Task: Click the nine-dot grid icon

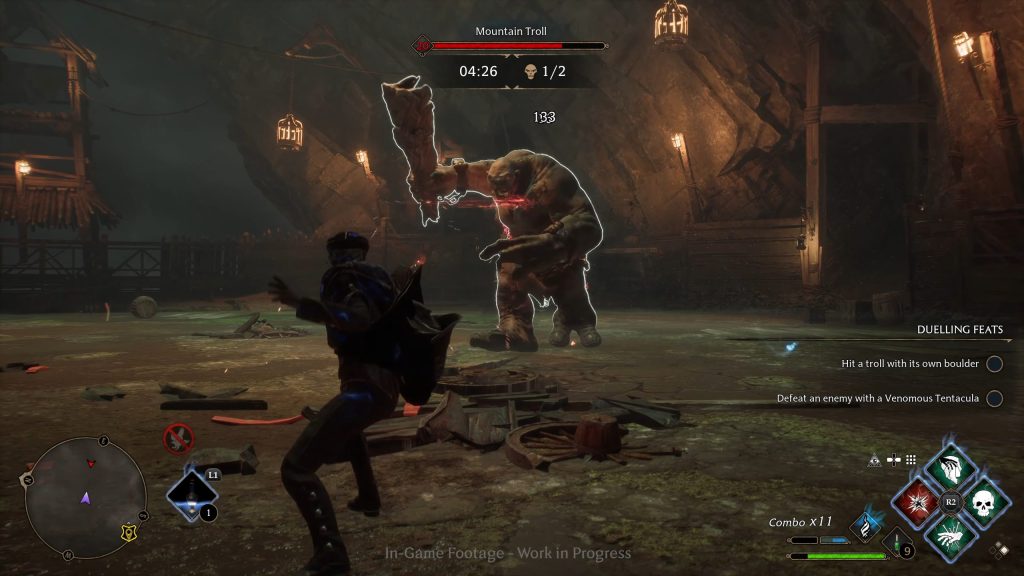Action: [911, 460]
